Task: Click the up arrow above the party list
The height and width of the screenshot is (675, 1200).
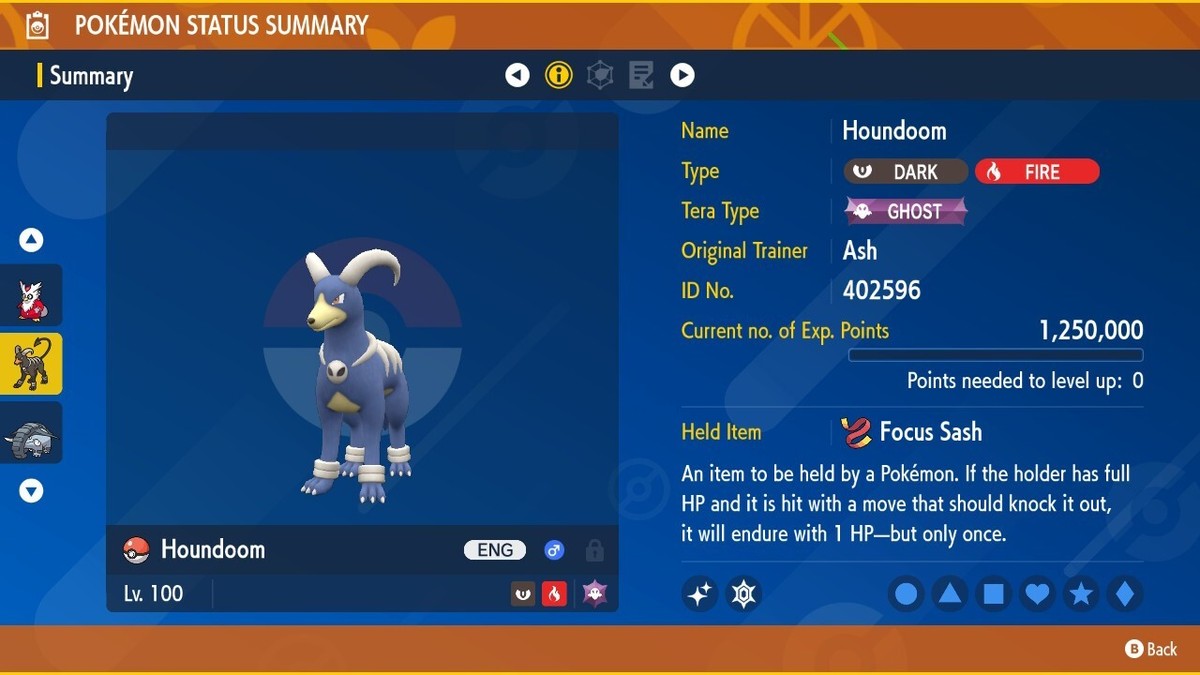Action: pyautogui.click(x=31, y=240)
